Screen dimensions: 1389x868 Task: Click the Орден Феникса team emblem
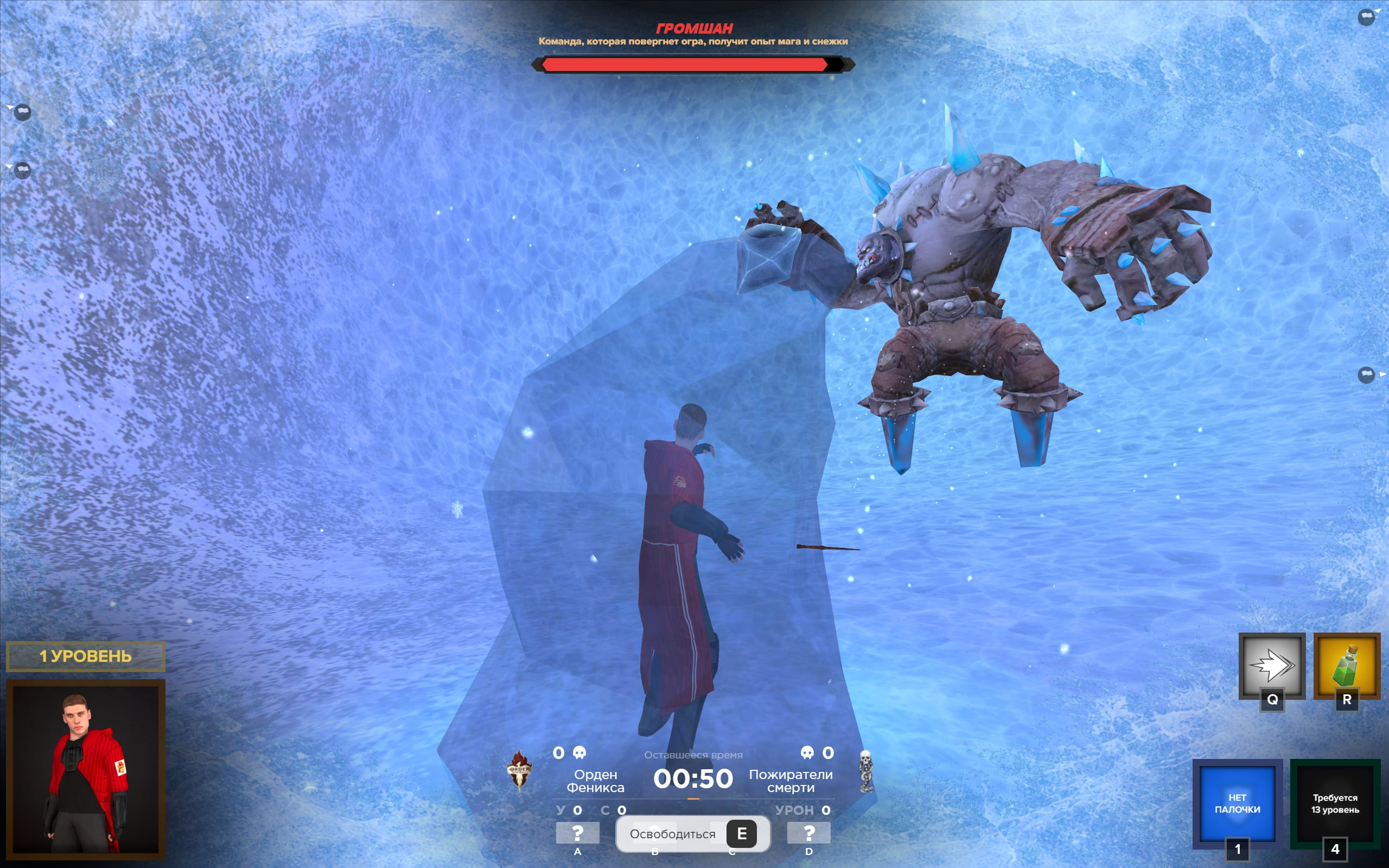point(519,770)
